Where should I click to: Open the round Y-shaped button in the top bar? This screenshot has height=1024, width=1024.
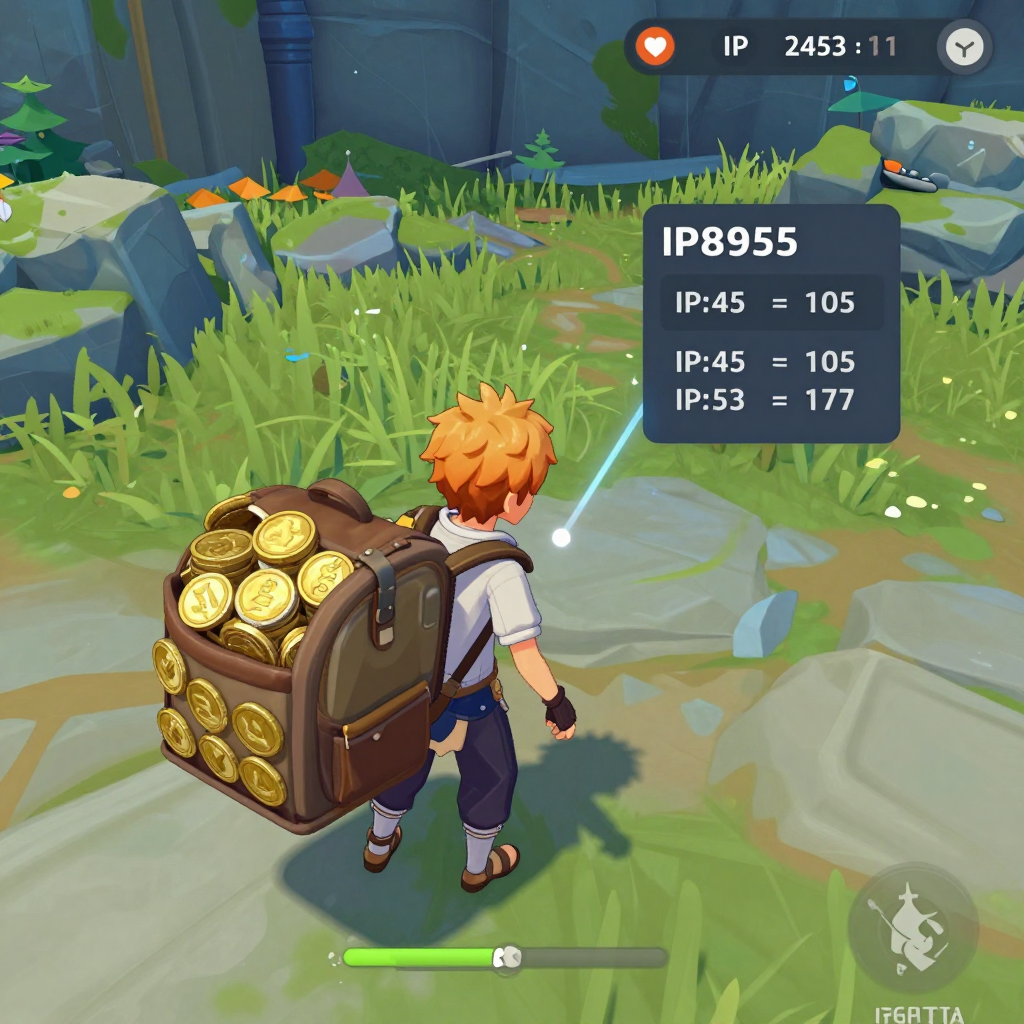965,46
